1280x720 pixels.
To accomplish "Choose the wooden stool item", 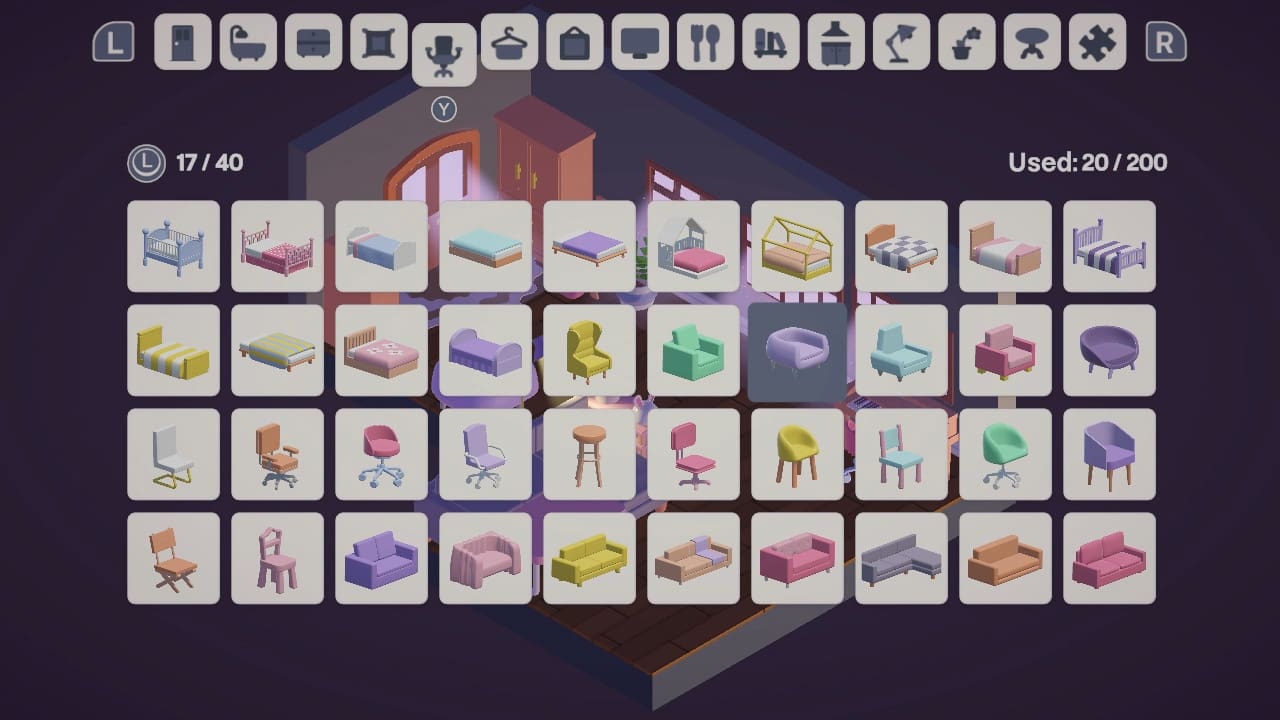I will click(589, 455).
